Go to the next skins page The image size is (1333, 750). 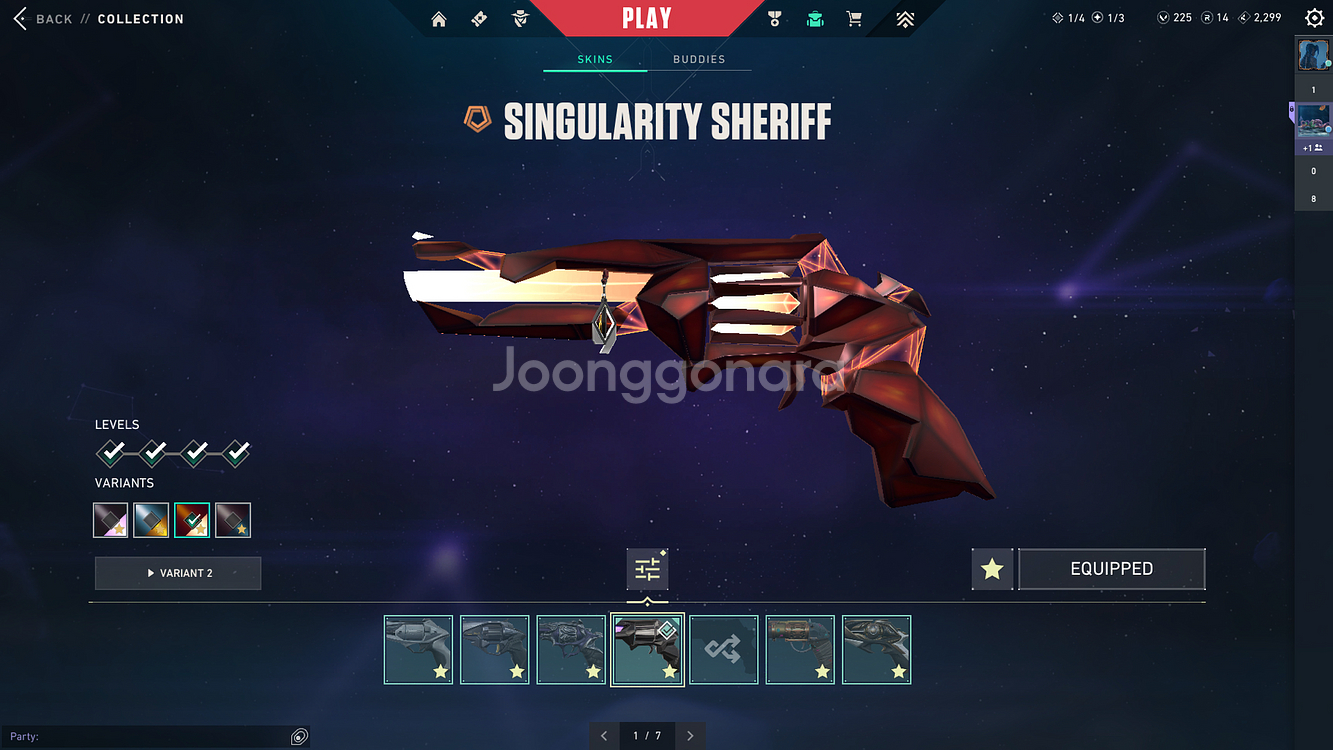pyautogui.click(x=690, y=736)
